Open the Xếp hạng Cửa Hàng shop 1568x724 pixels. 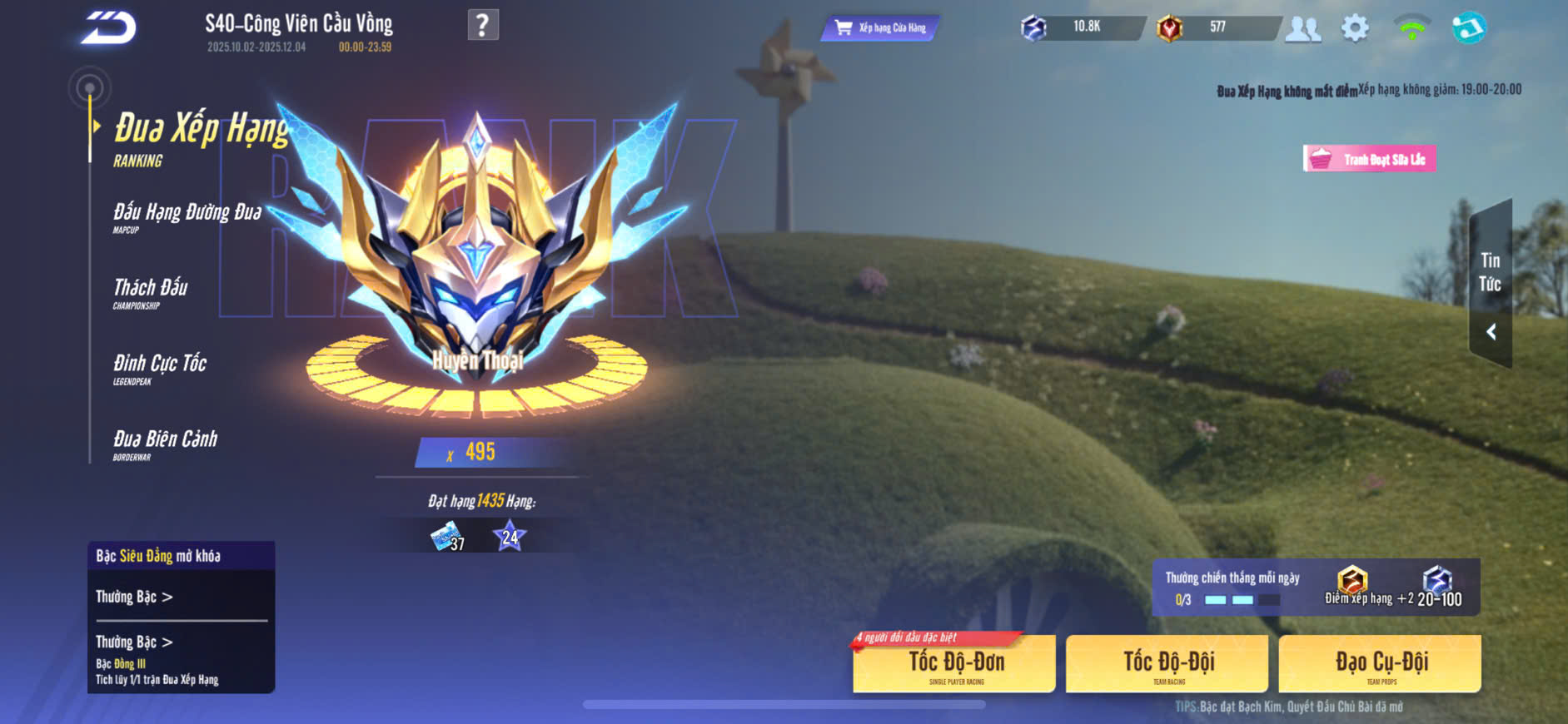(881, 28)
